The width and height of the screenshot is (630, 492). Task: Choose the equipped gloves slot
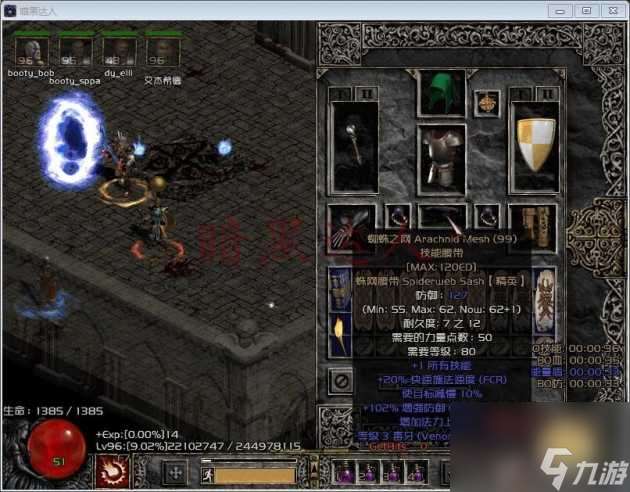point(352,224)
